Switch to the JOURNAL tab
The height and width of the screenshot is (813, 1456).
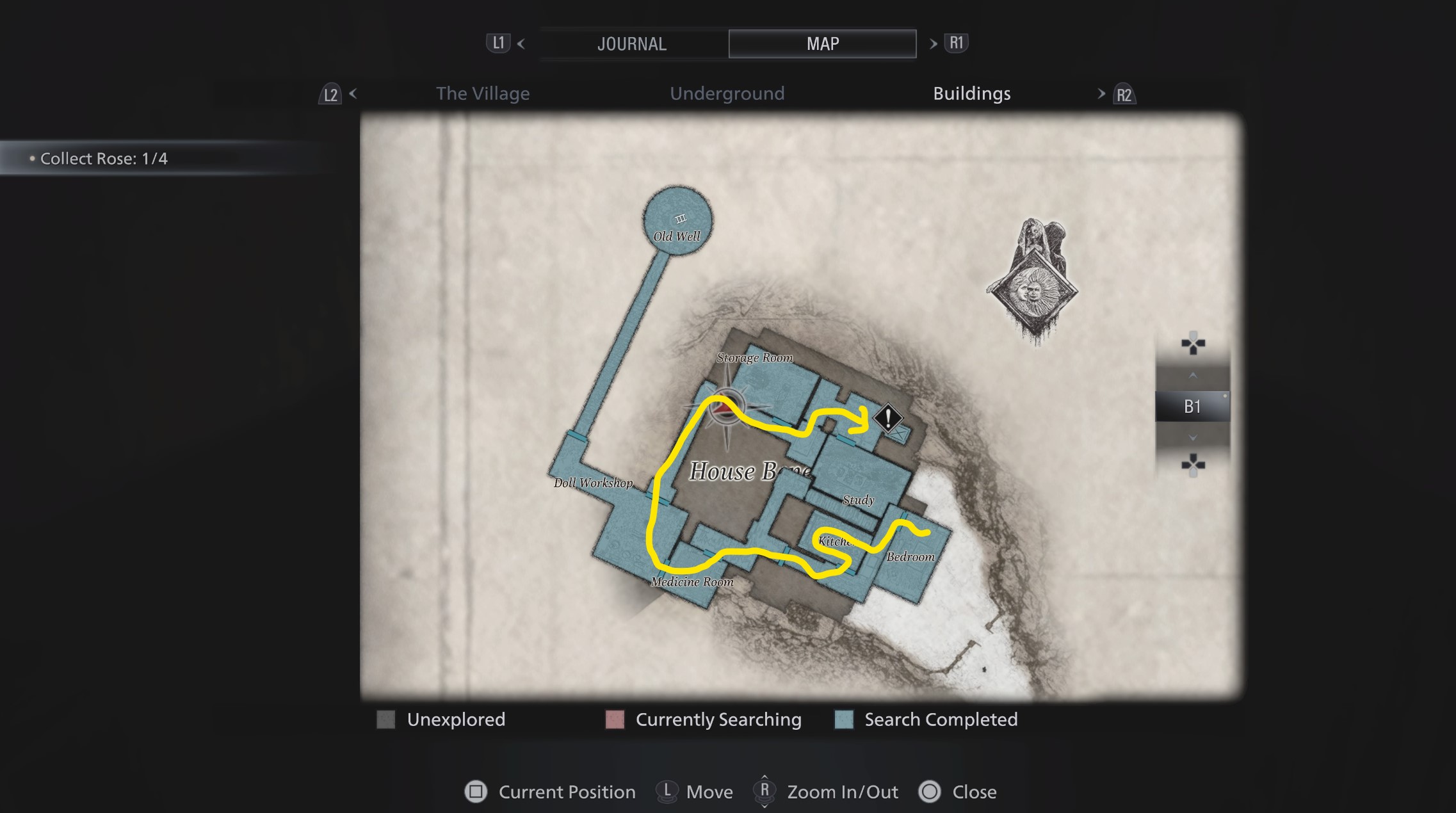pyautogui.click(x=632, y=44)
